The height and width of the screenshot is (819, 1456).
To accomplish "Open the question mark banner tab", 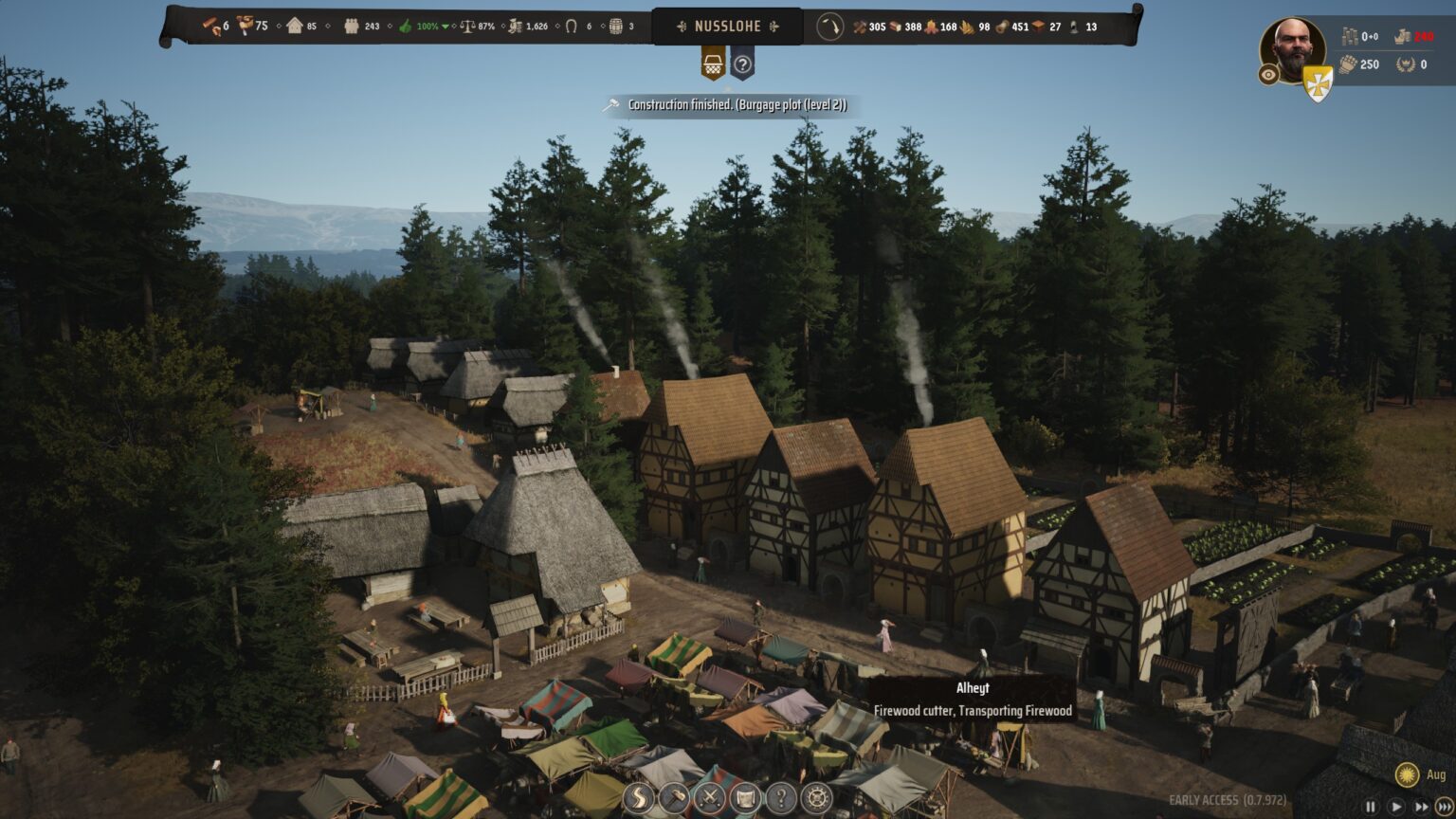I will [743, 64].
